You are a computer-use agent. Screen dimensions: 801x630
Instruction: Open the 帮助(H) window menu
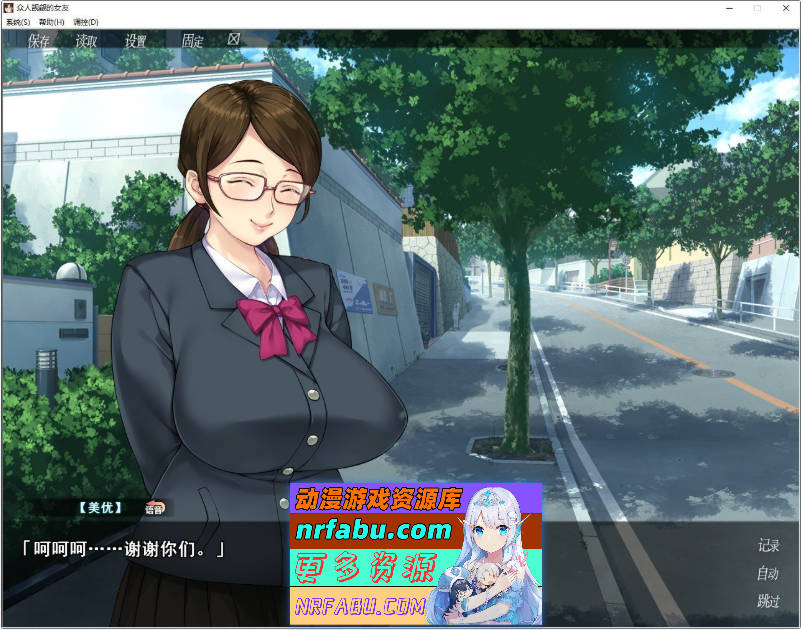point(52,21)
